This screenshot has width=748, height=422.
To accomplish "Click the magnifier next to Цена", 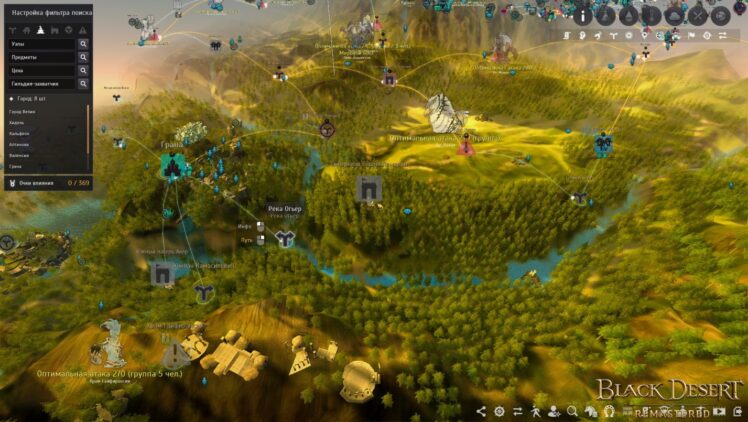I will tap(83, 70).
